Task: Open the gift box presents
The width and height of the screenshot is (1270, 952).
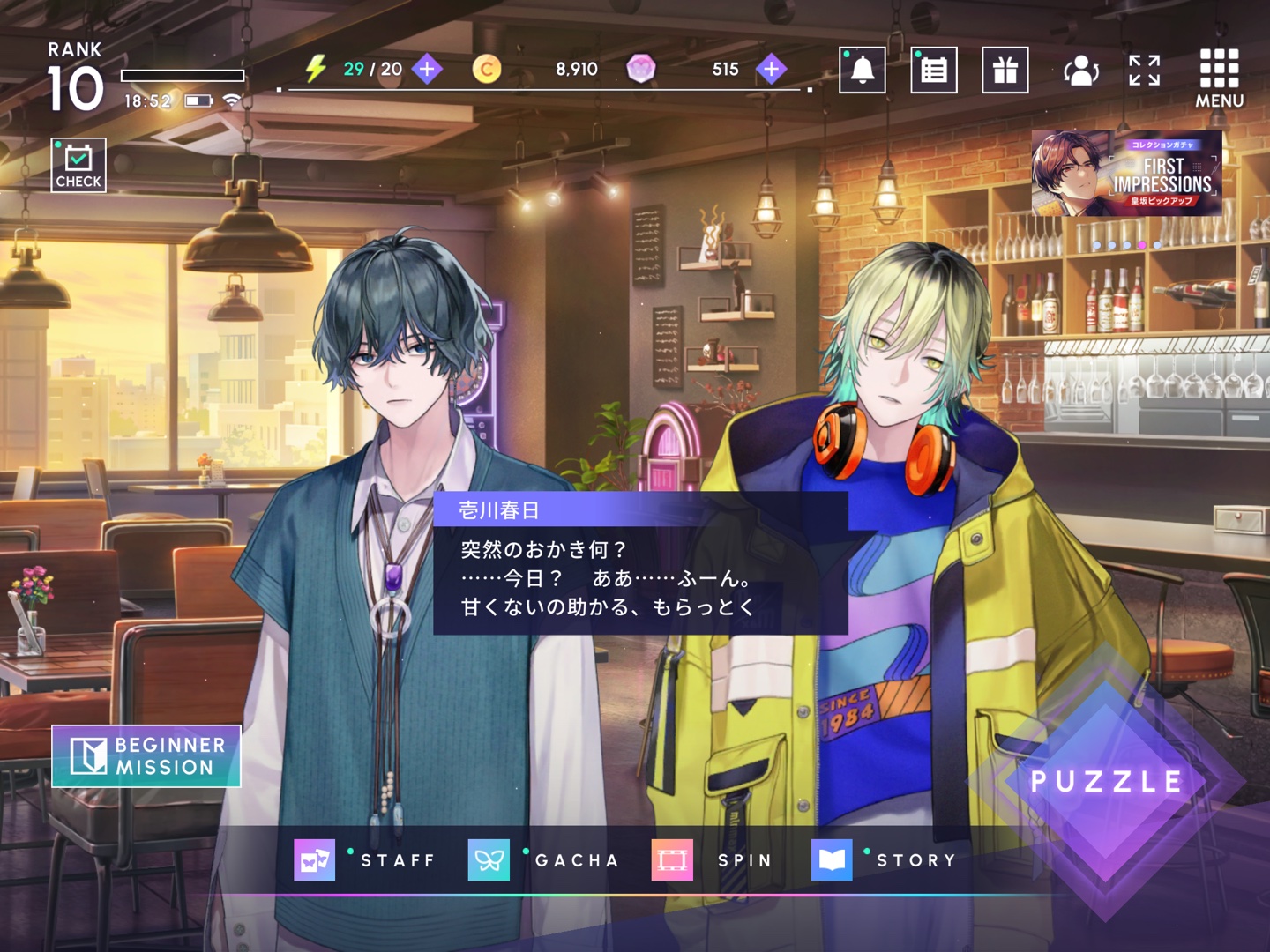Action: point(1005,70)
